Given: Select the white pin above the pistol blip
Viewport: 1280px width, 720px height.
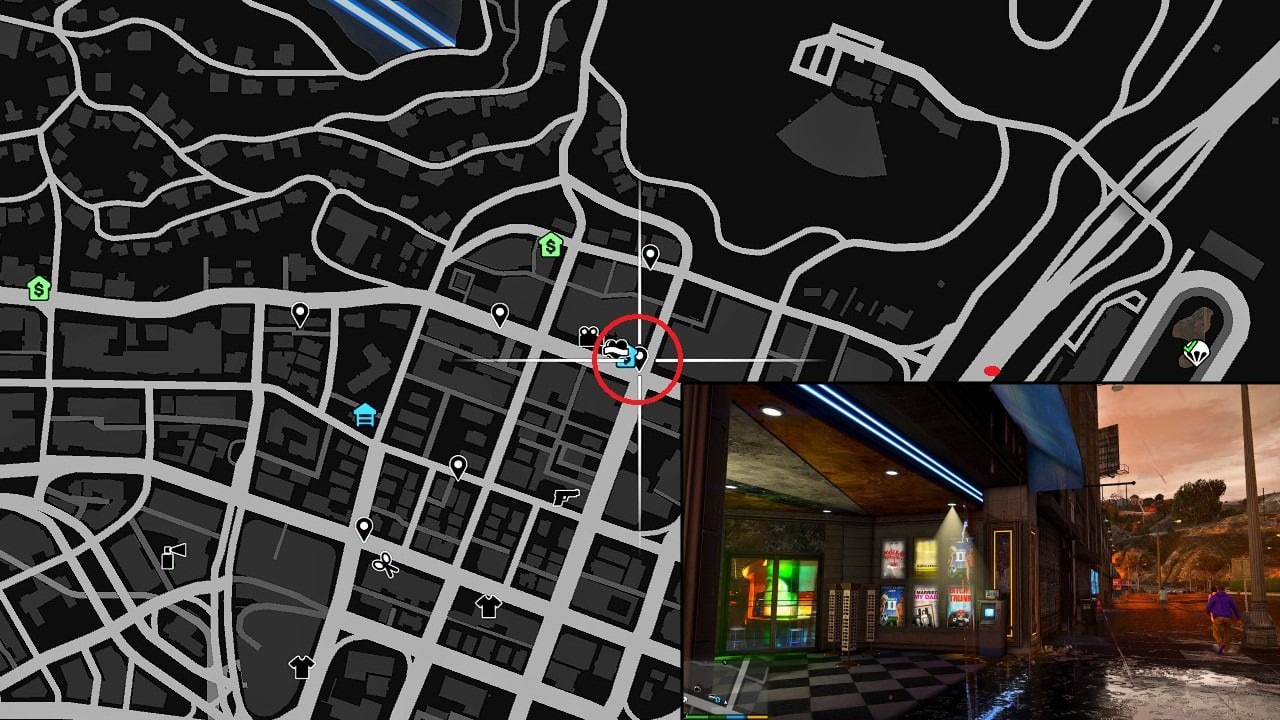Looking at the screenshot, I should [x=460, y=467].
